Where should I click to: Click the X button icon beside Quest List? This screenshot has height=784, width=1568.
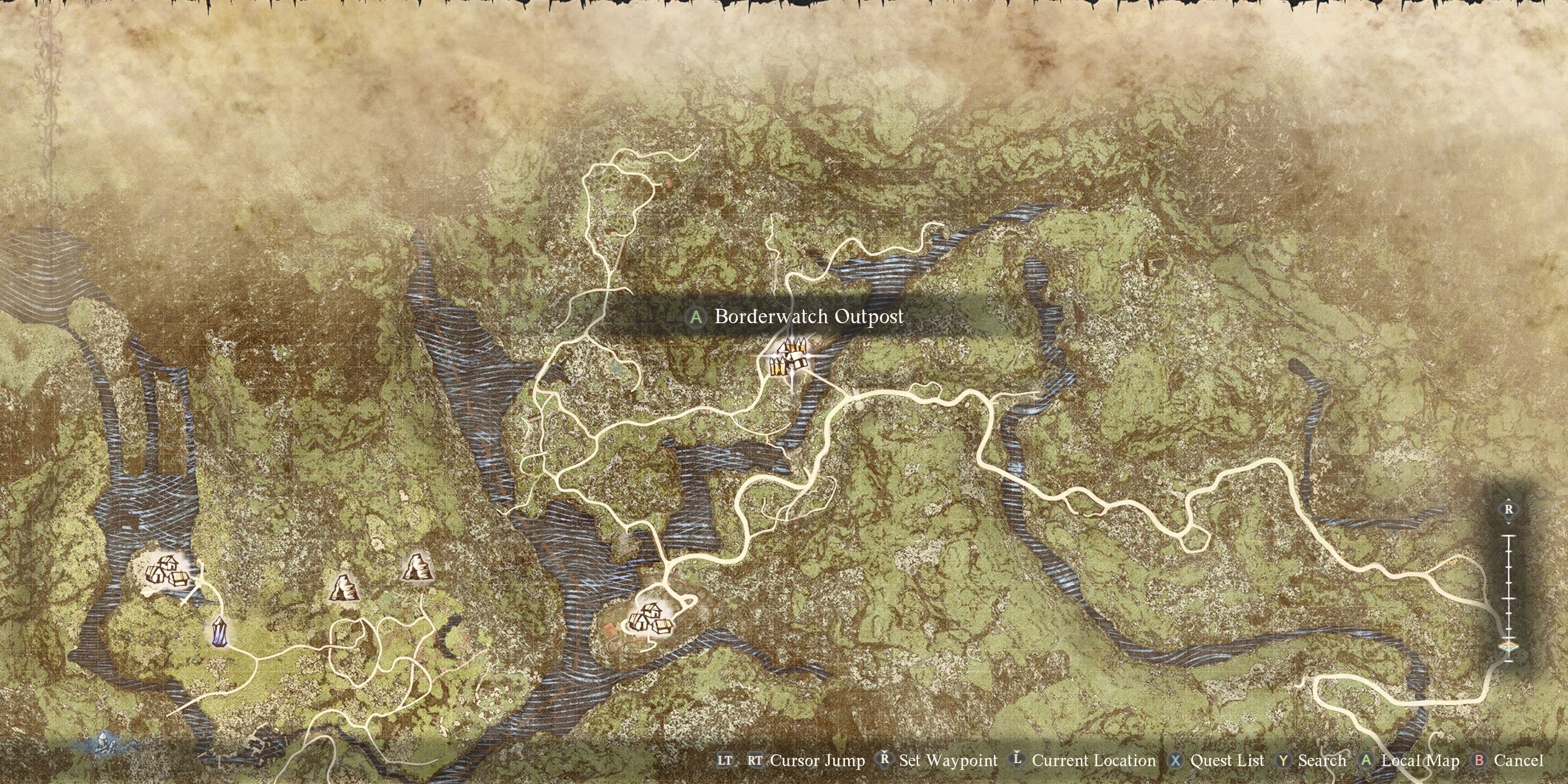click(1176, 760)
